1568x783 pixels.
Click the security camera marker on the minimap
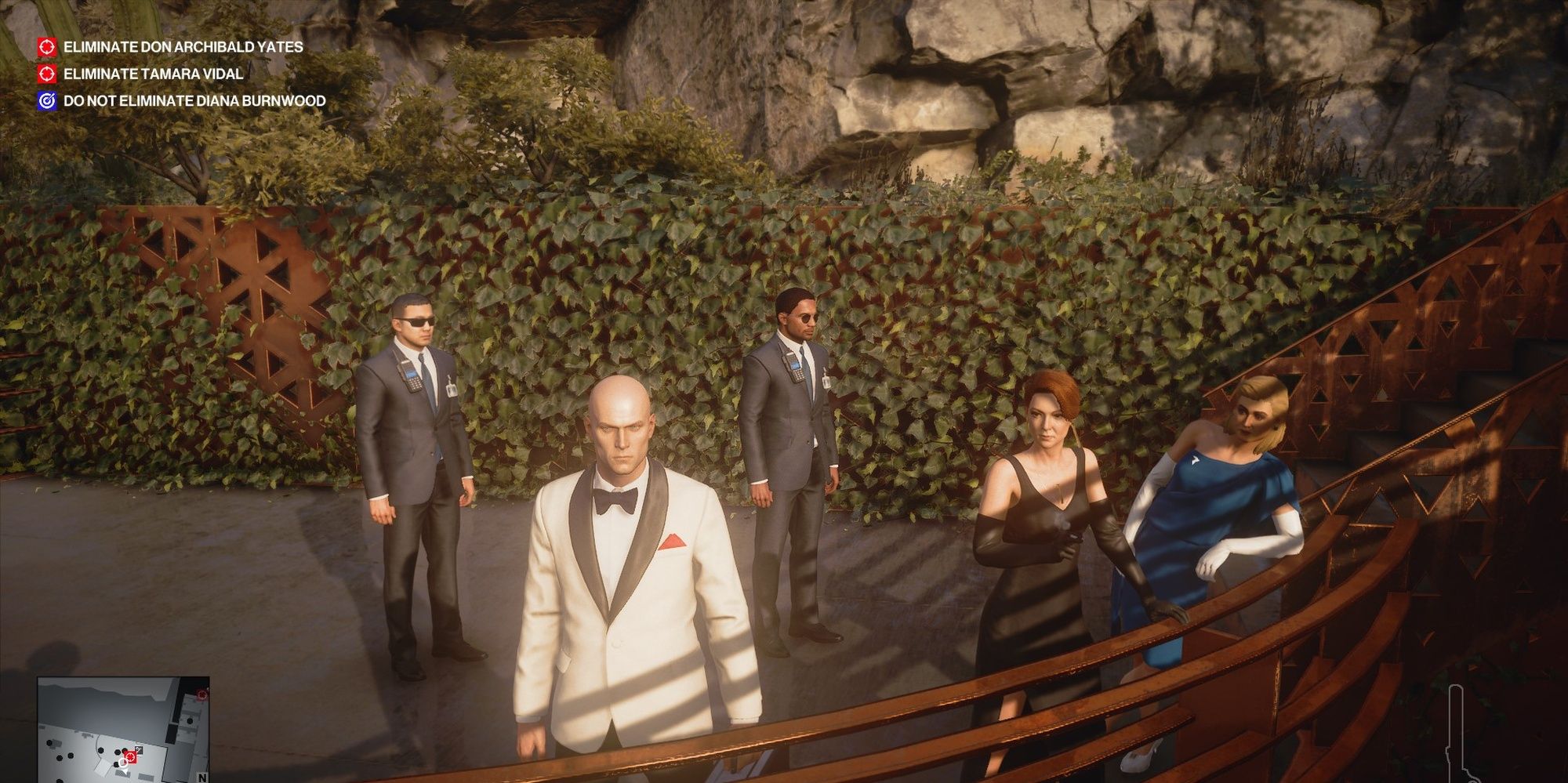tap(139, 749)
